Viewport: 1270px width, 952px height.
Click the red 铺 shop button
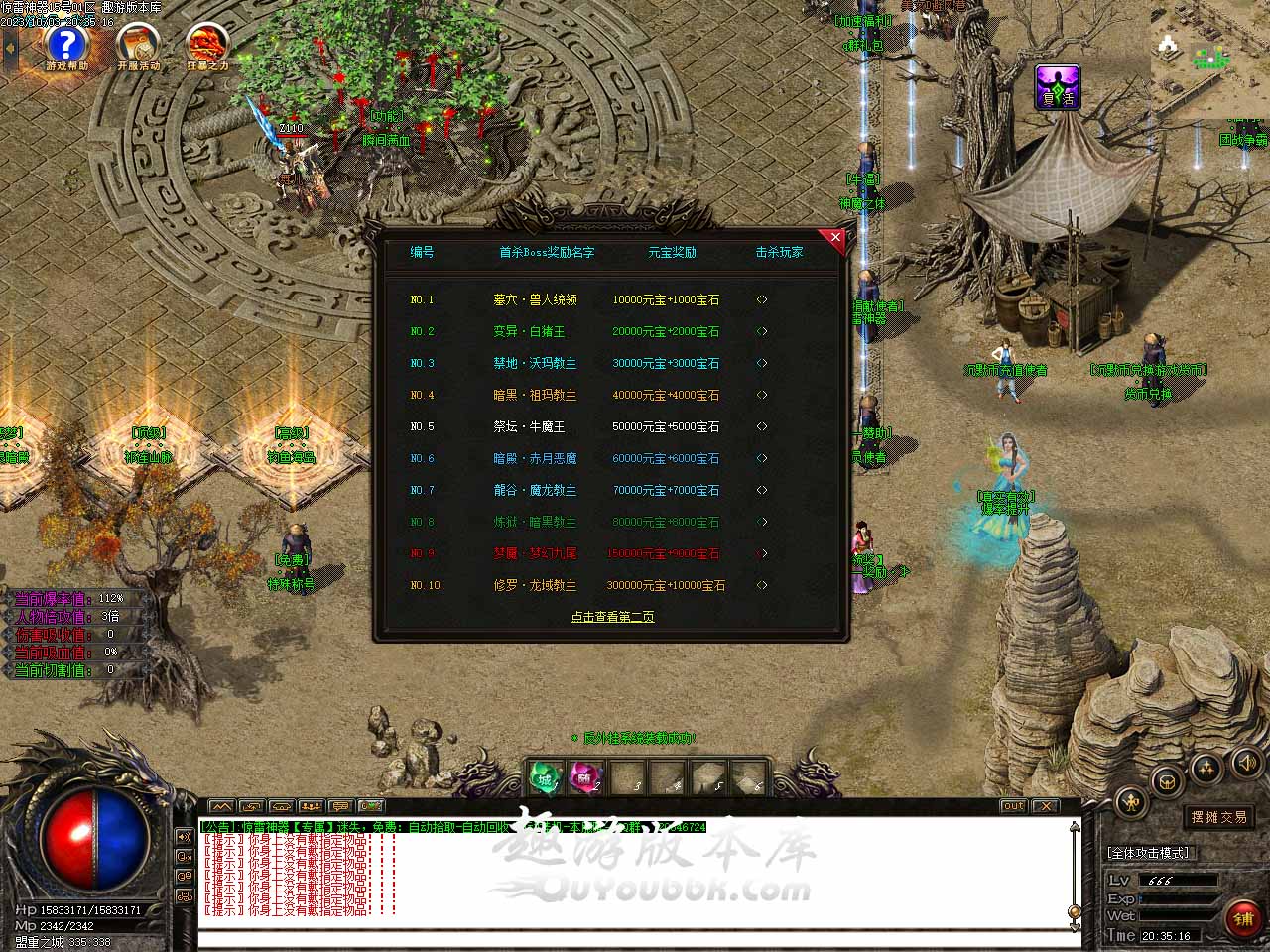click(1242, 919)
